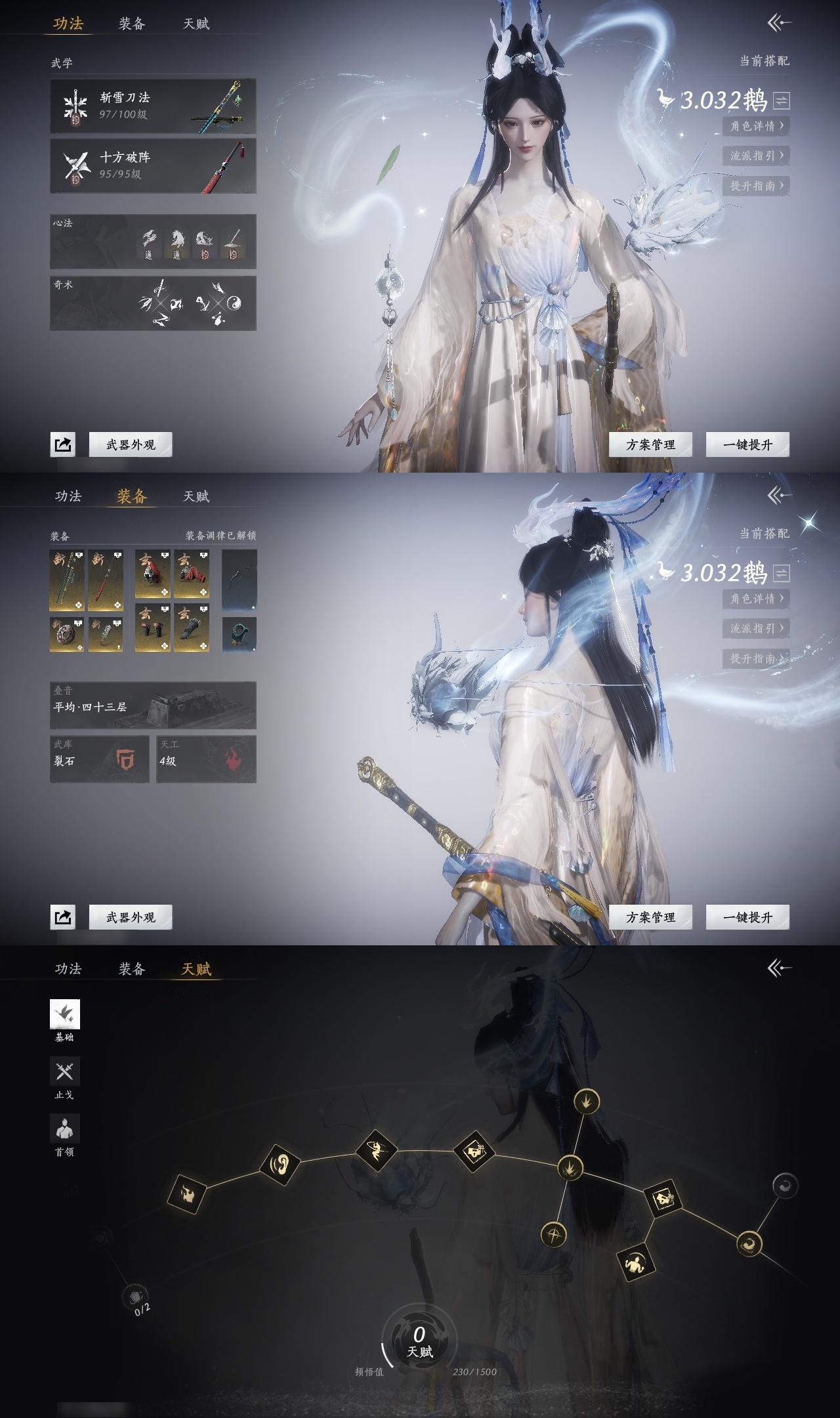Viewport: 840px width, 1418px height.
Task: Open the 奇术 mystic arts panel
Action: (x=153, y=303)
